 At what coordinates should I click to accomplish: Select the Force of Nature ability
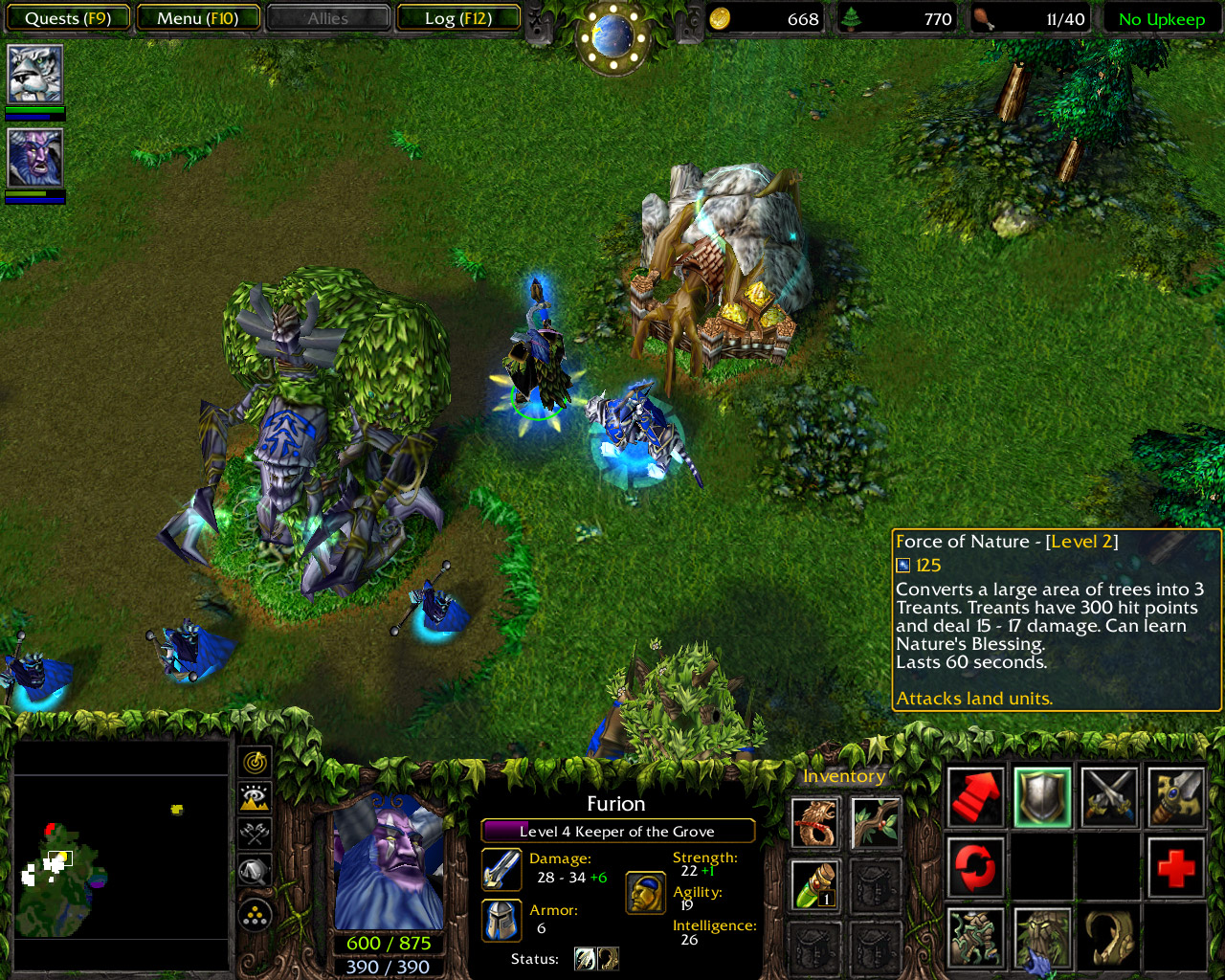click(1042, 938)
